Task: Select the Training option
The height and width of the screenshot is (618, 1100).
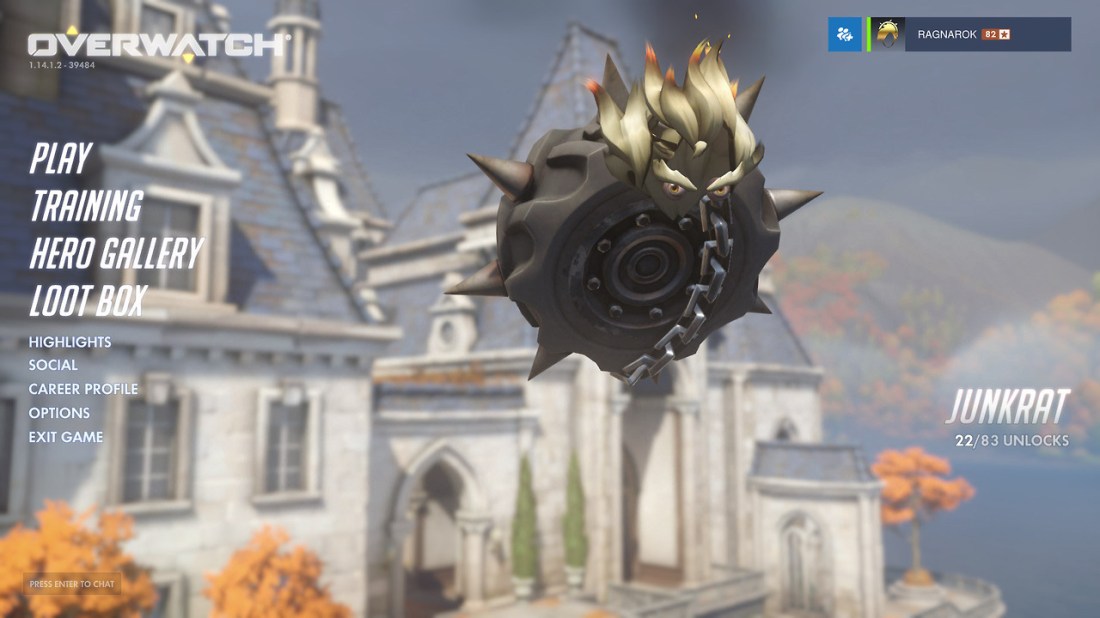Action: (x=86, y=206)
